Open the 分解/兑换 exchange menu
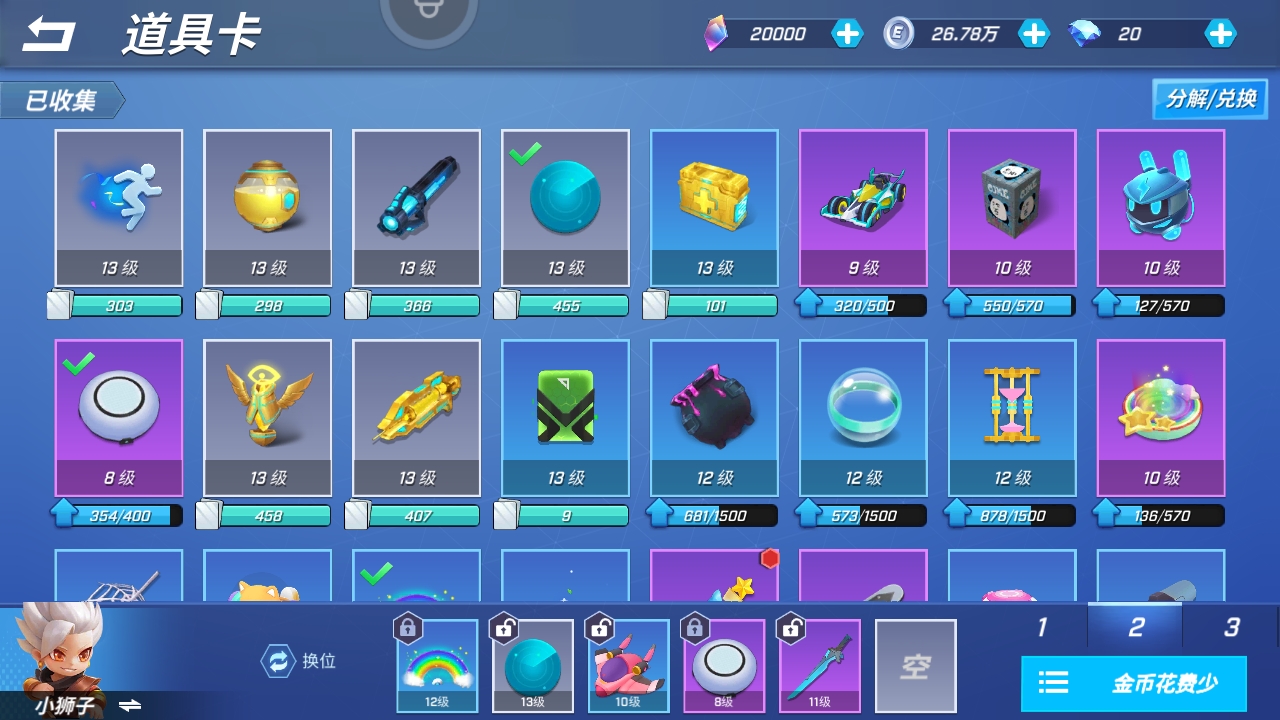This screenshot has width=1280, height=720. pyautogui.click(x=1210, y=99)
